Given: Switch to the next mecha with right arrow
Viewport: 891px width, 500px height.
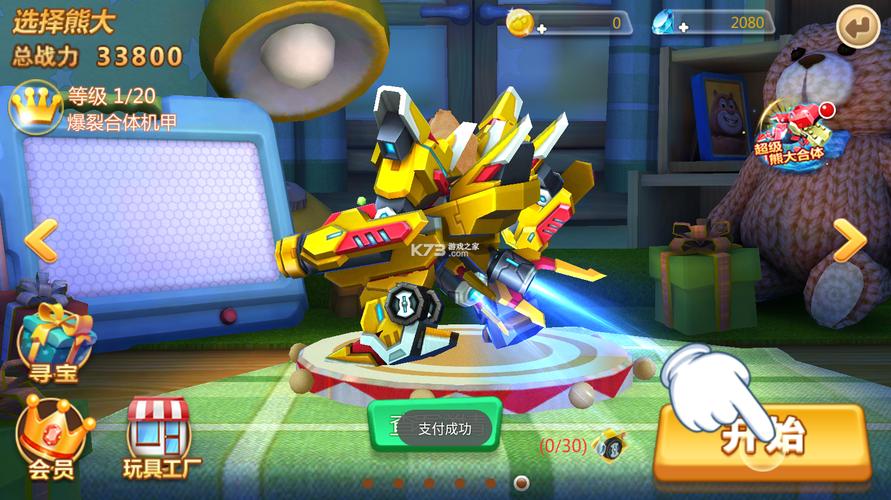Looking at the screenshot, I should (x=849, y=240).
